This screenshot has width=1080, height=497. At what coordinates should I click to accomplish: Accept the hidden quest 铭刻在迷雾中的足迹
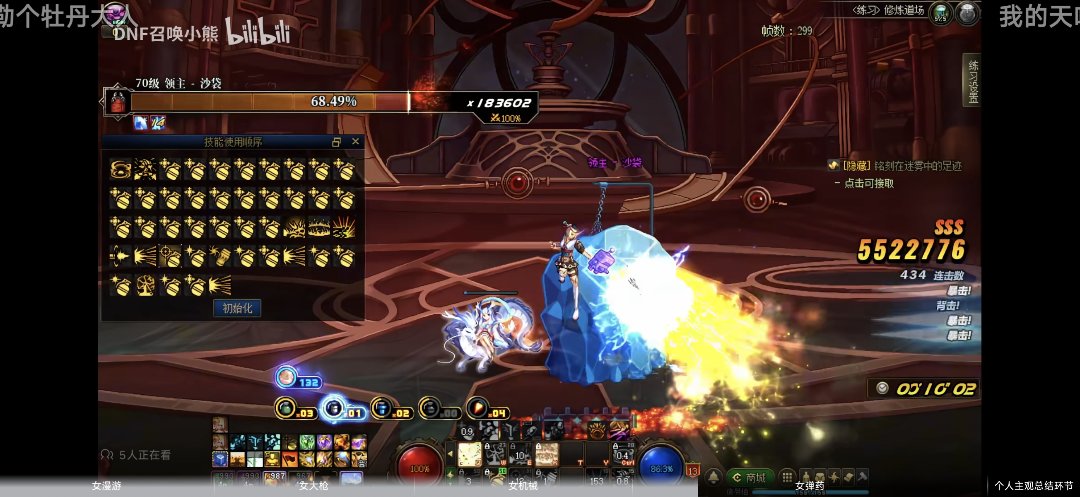coord(864,183)
